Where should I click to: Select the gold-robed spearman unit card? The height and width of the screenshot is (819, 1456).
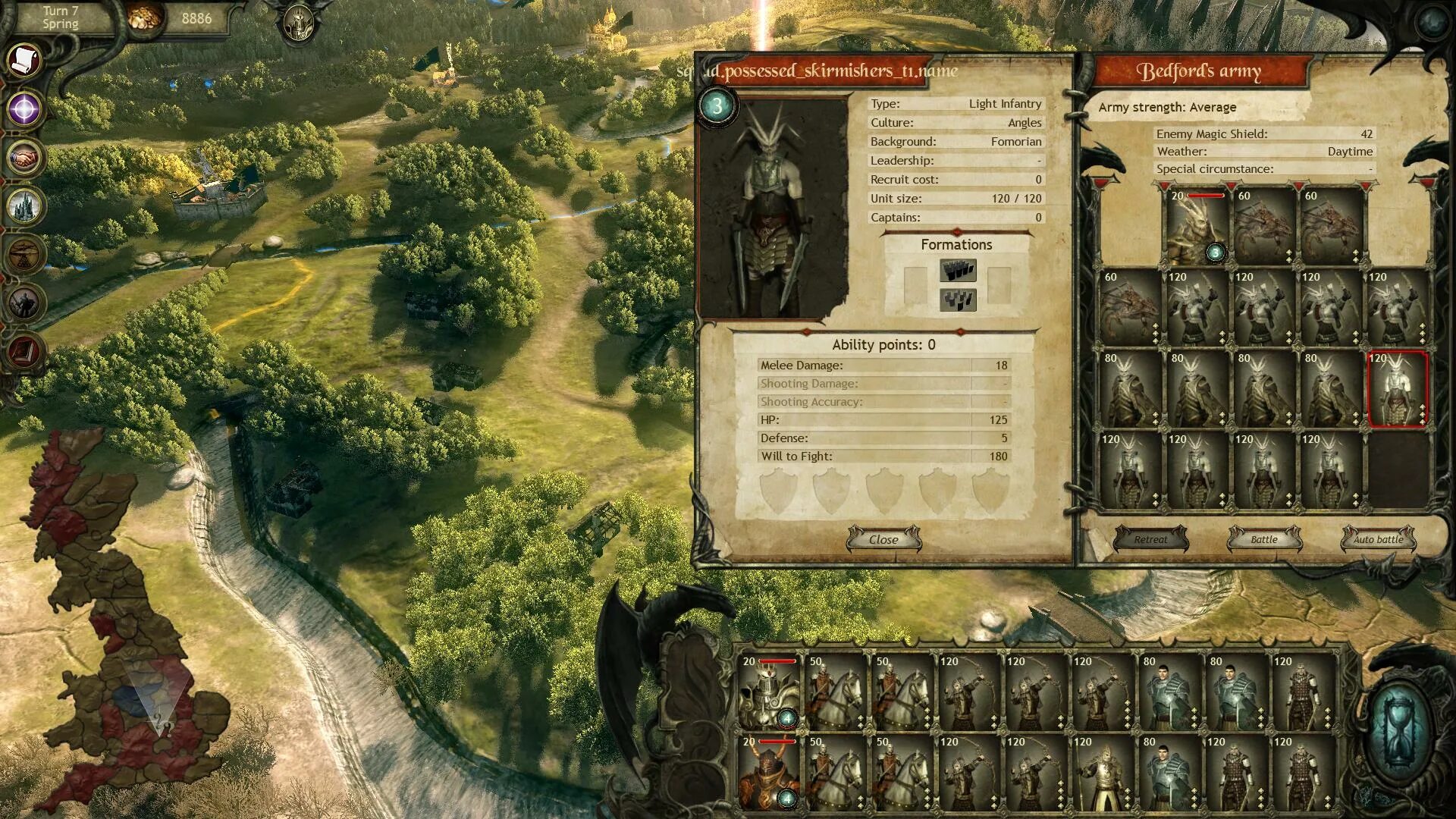click(x=1103, y=773)
